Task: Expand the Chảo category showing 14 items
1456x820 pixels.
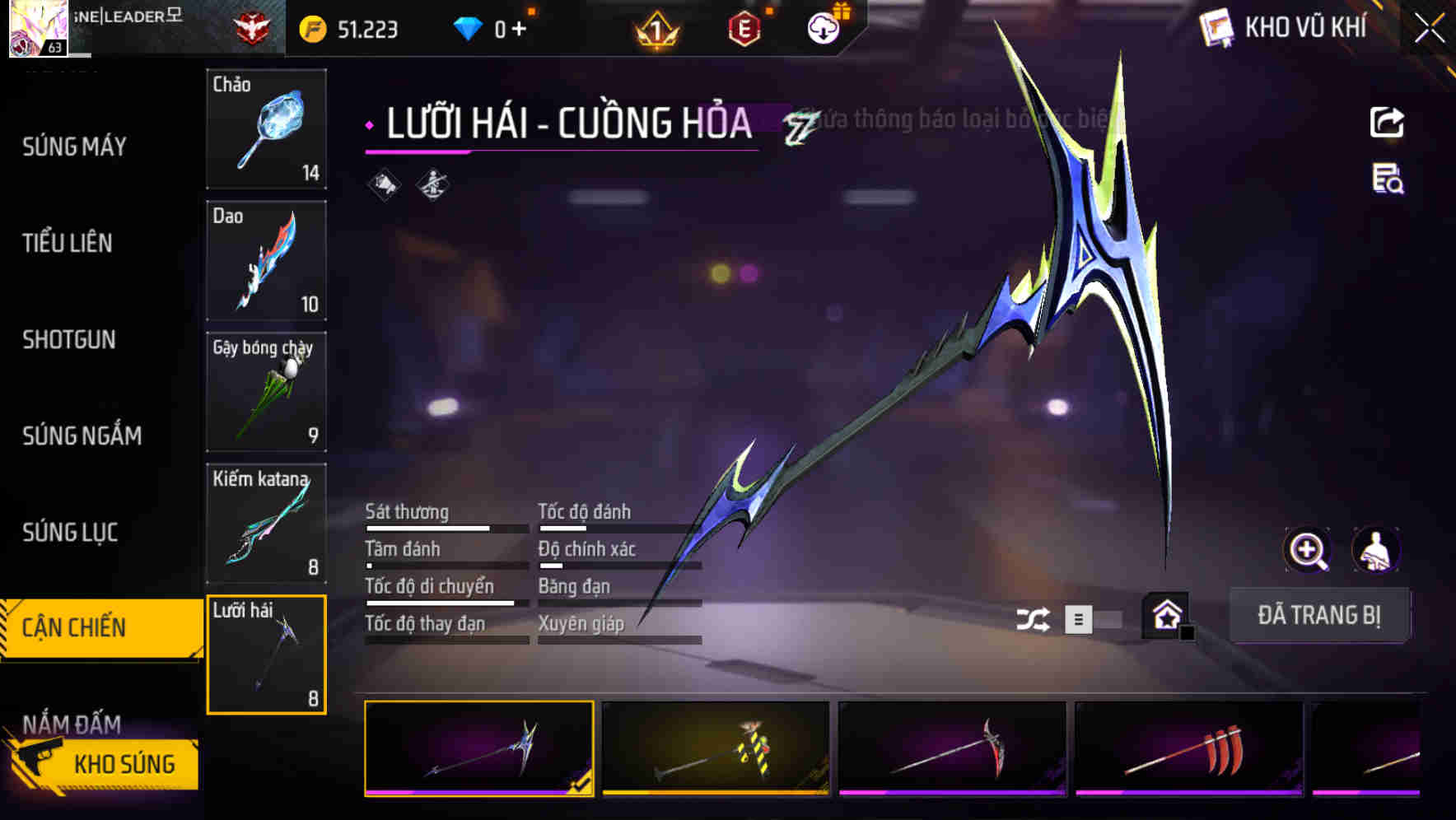Action: 266,130
